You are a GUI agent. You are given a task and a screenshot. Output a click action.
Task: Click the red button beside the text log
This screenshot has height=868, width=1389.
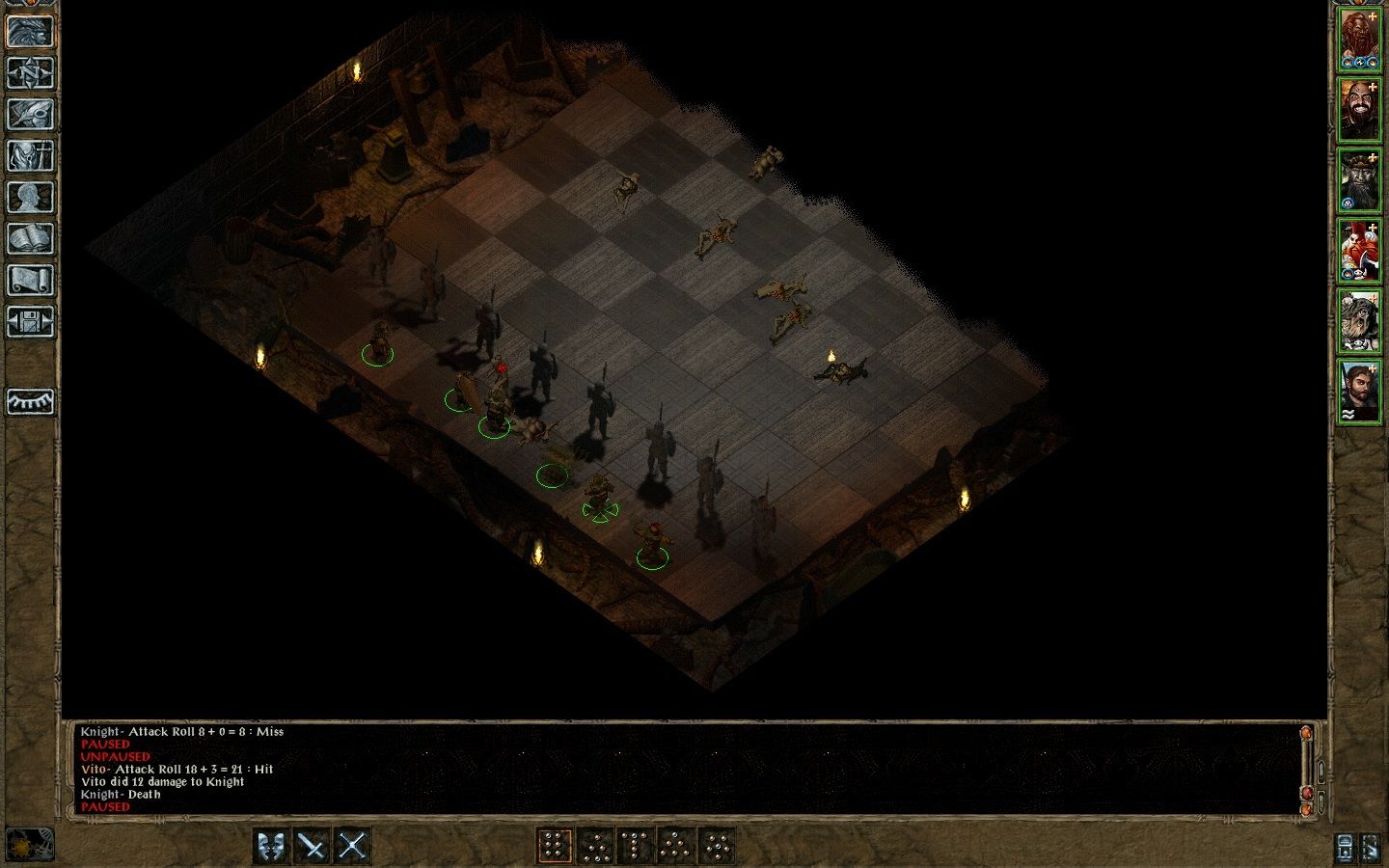[1307, 793]
